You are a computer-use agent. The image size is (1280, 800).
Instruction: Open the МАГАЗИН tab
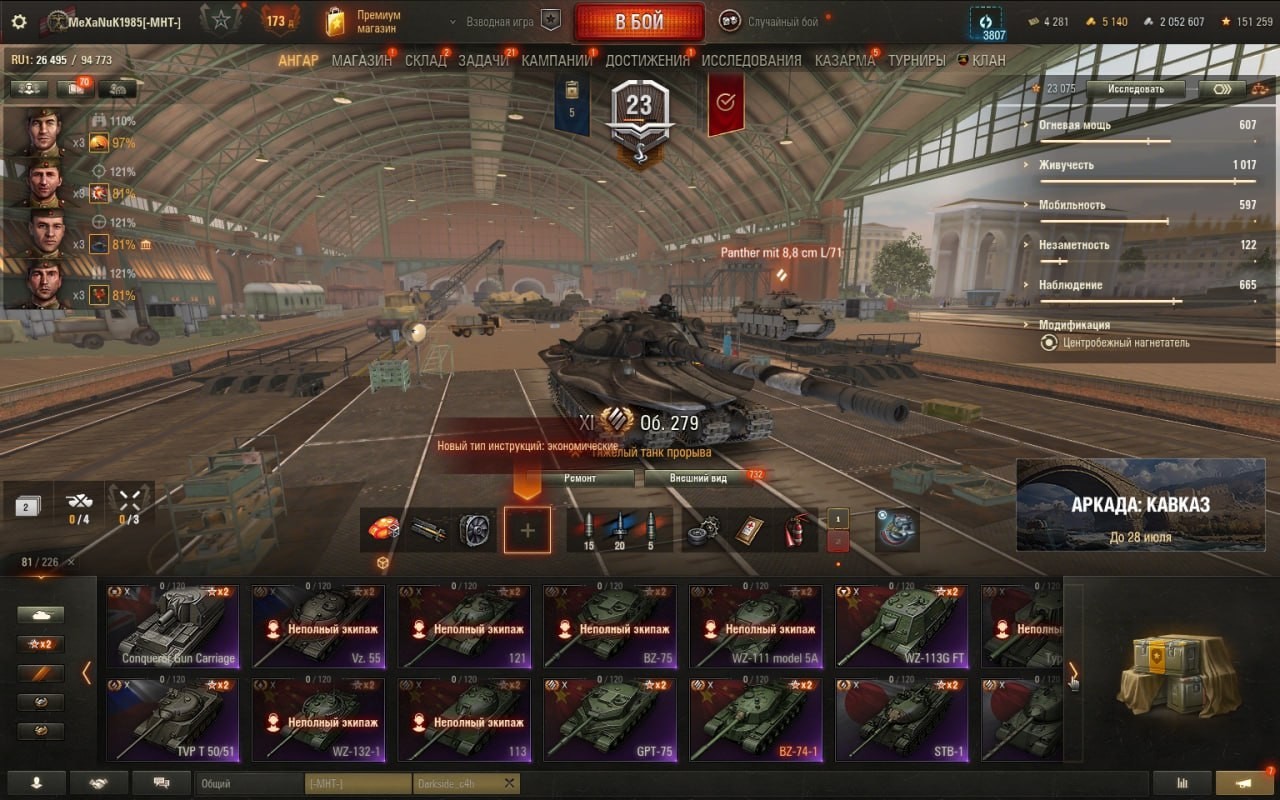pyautogui.click(x=361, y=60)
